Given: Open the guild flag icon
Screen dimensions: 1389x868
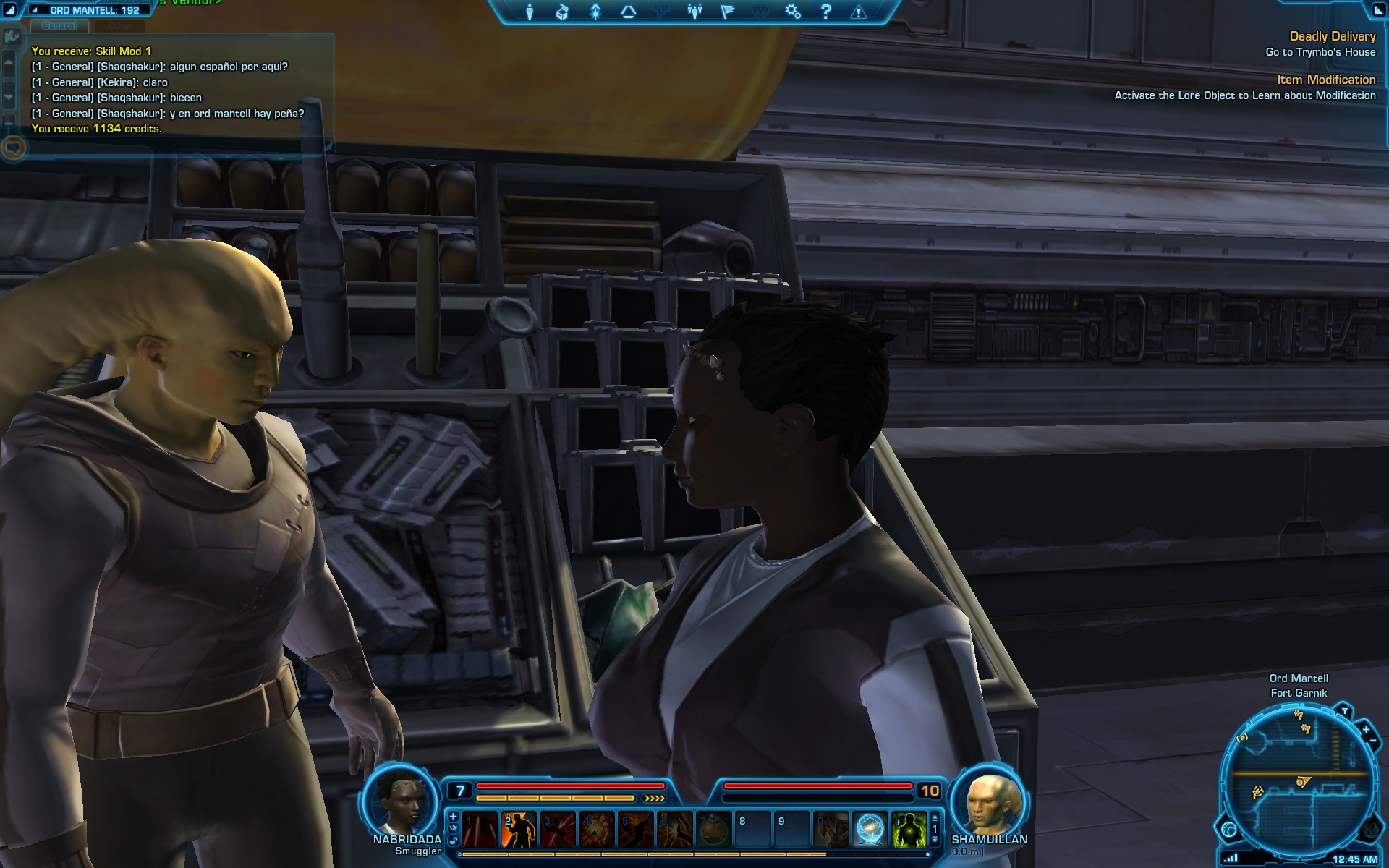Looking at the screenshot, I should 727,12.
